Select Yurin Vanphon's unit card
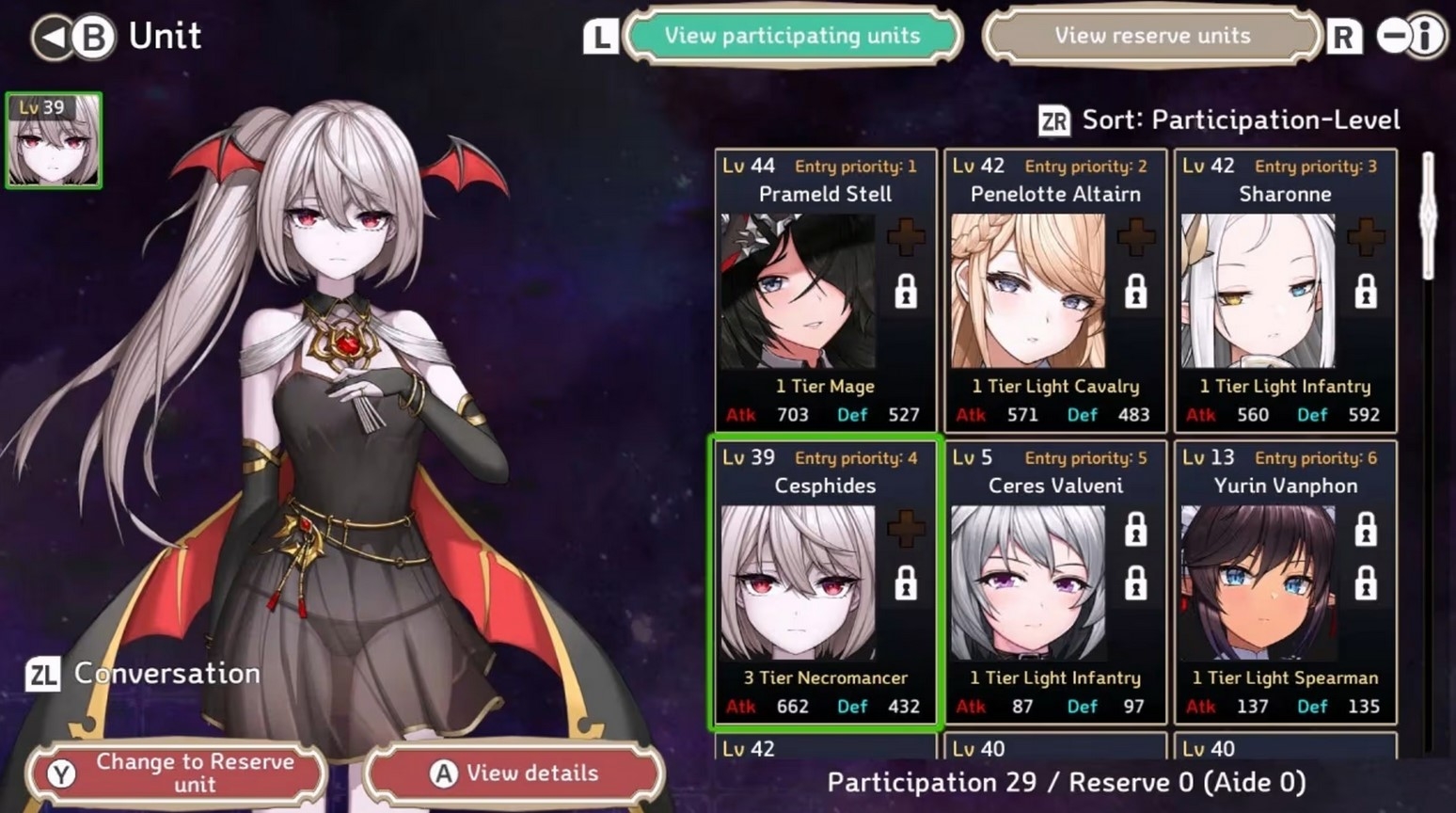Image resolution: width=1456 pixels, height=813 pixels. 1285,582
